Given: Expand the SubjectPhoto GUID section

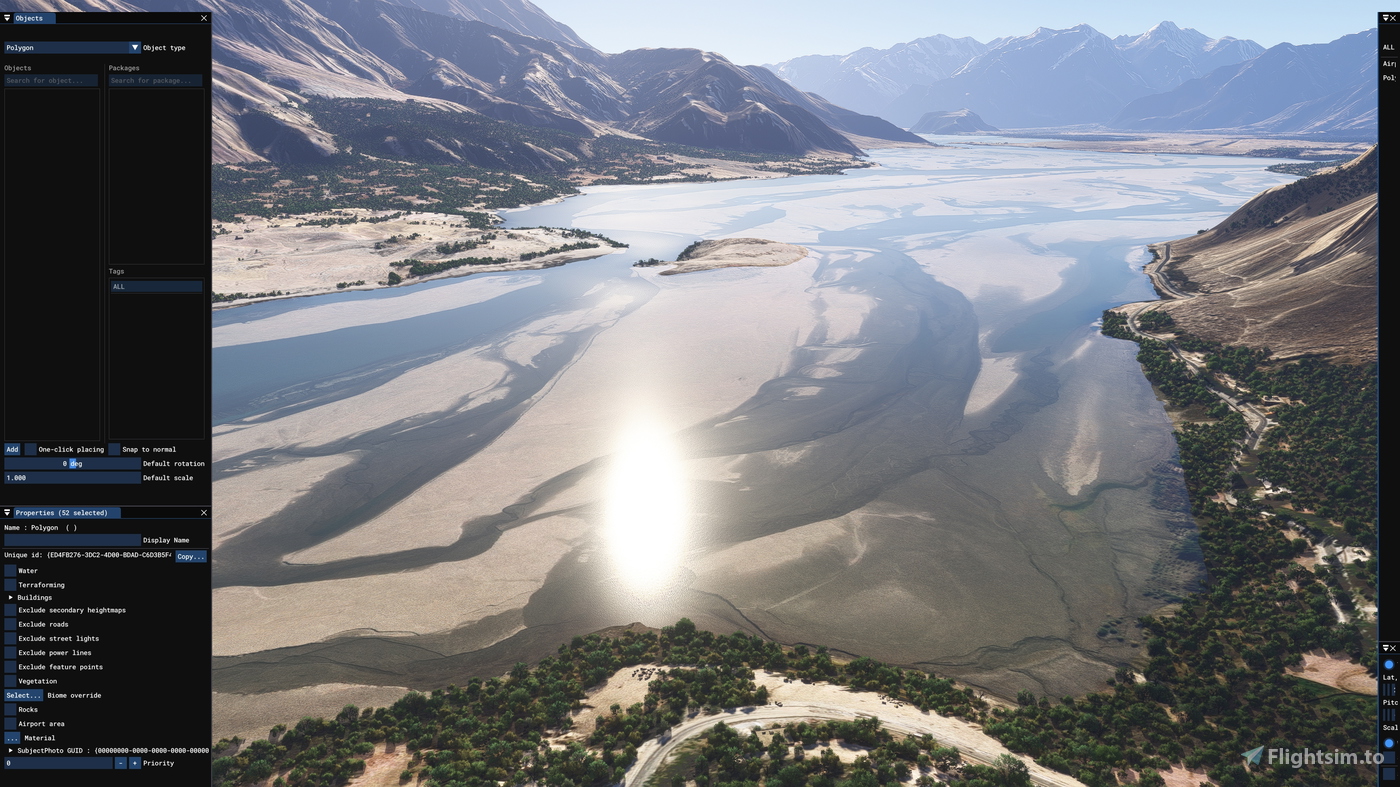Looking at the screenshot, I should (x=9, y=749).
